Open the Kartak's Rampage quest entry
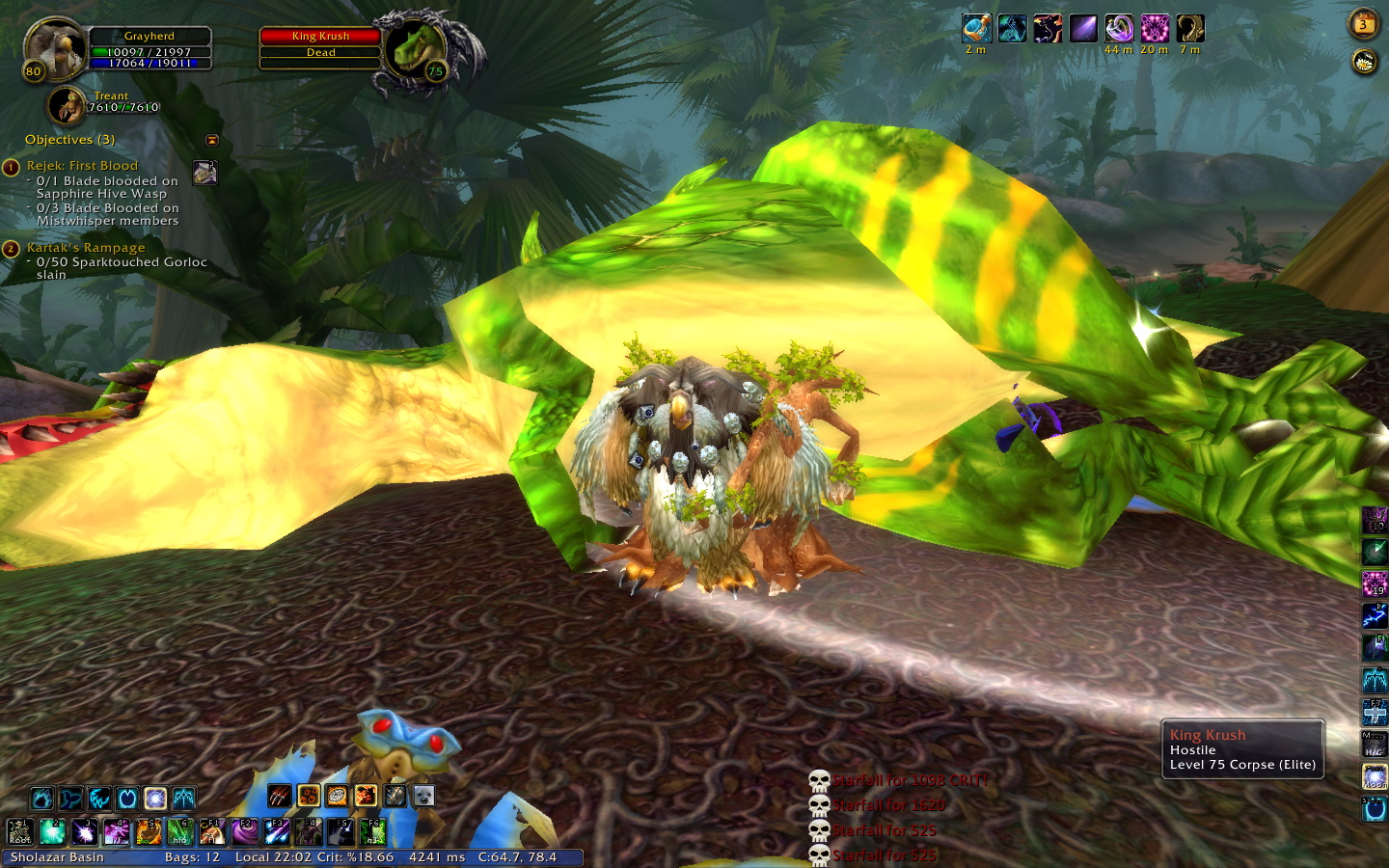The image size is (1389, 868). coord(86,248)
